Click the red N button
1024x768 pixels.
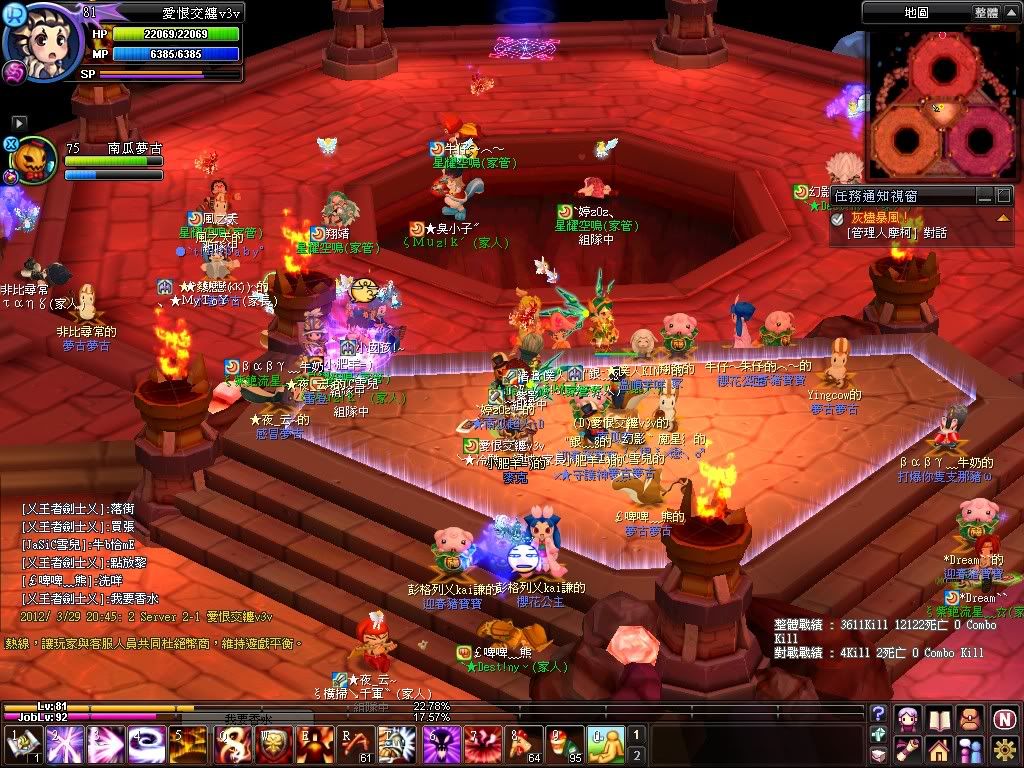coord(1004,717)
